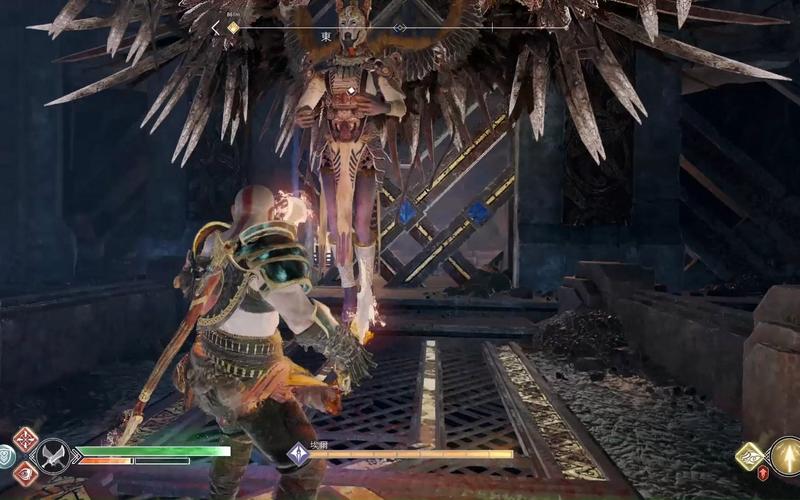Click the pale blue shield icon

pyautogui.click(x=5, y=455)
